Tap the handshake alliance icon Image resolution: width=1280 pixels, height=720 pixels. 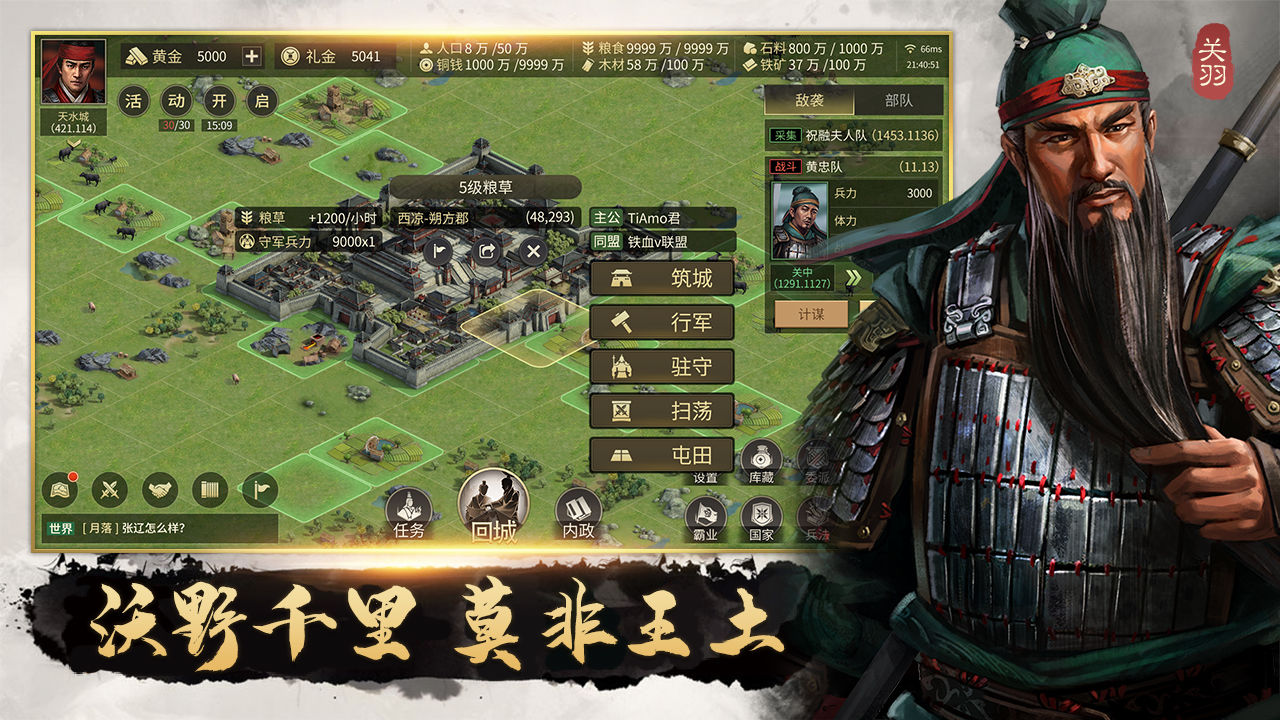coord(161,490)
